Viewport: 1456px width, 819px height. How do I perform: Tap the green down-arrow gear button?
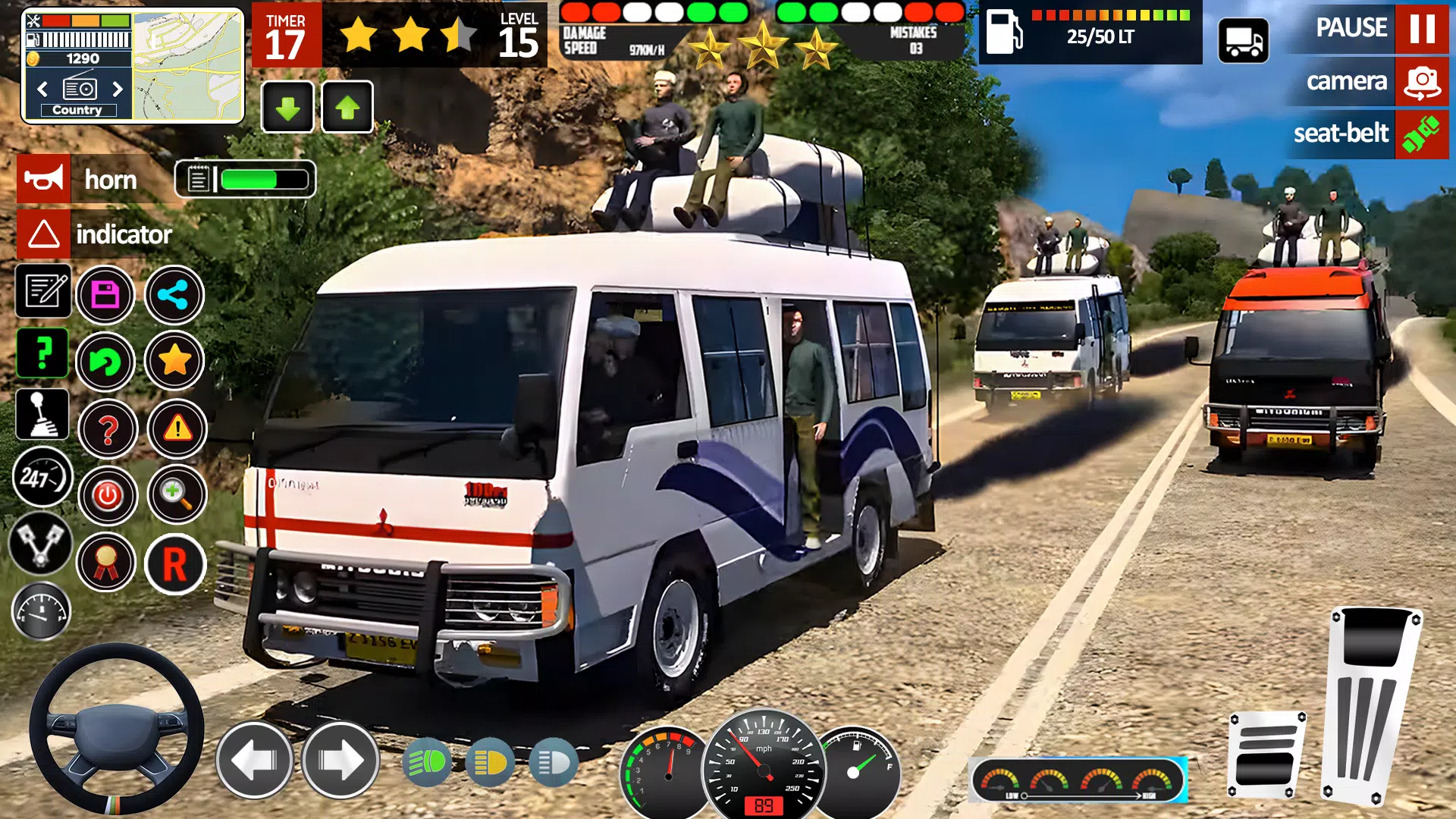click(x=288, y=107)
